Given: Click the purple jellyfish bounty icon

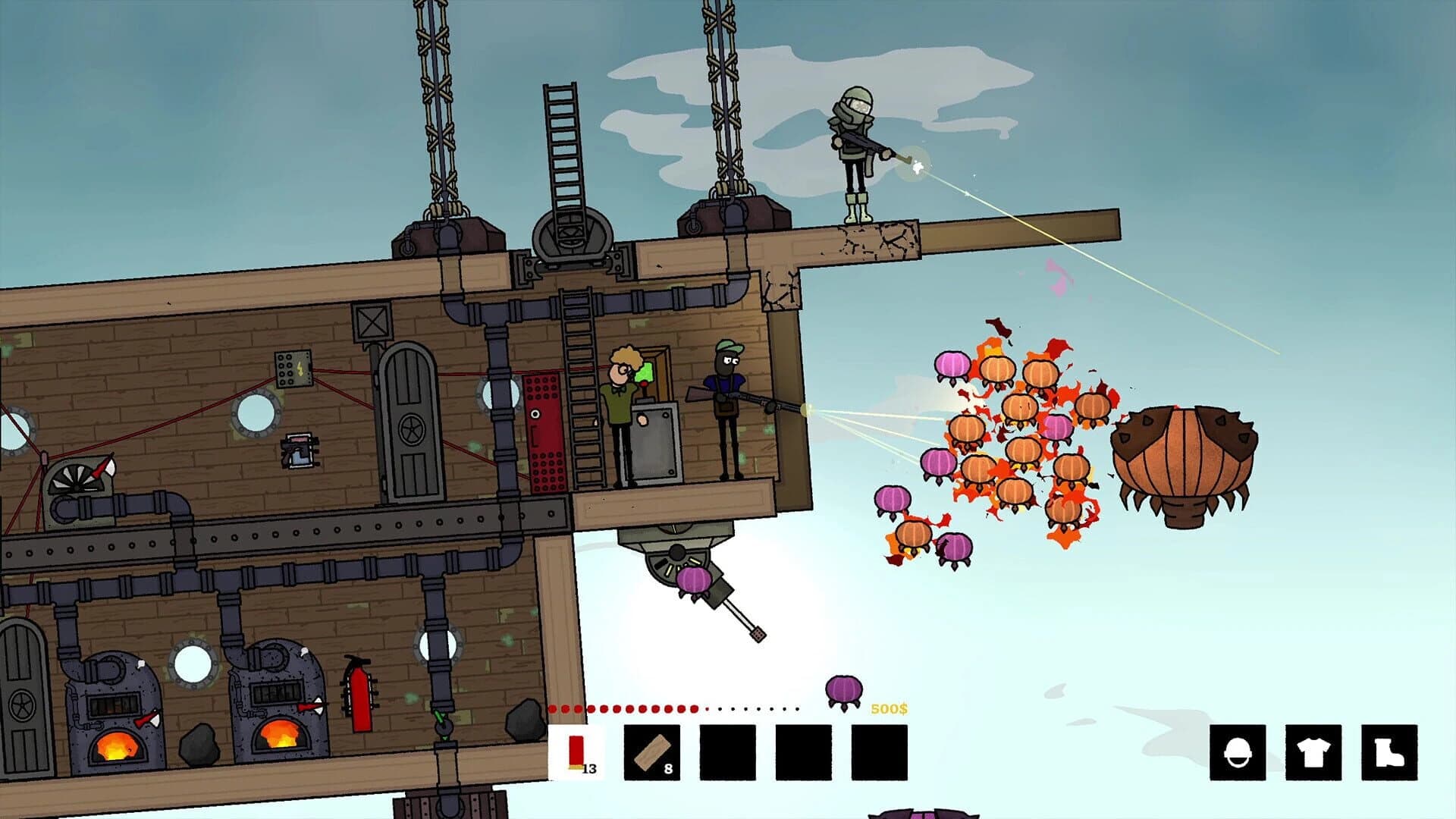Looking at the screenshot, I should click(x=842, y=690).
